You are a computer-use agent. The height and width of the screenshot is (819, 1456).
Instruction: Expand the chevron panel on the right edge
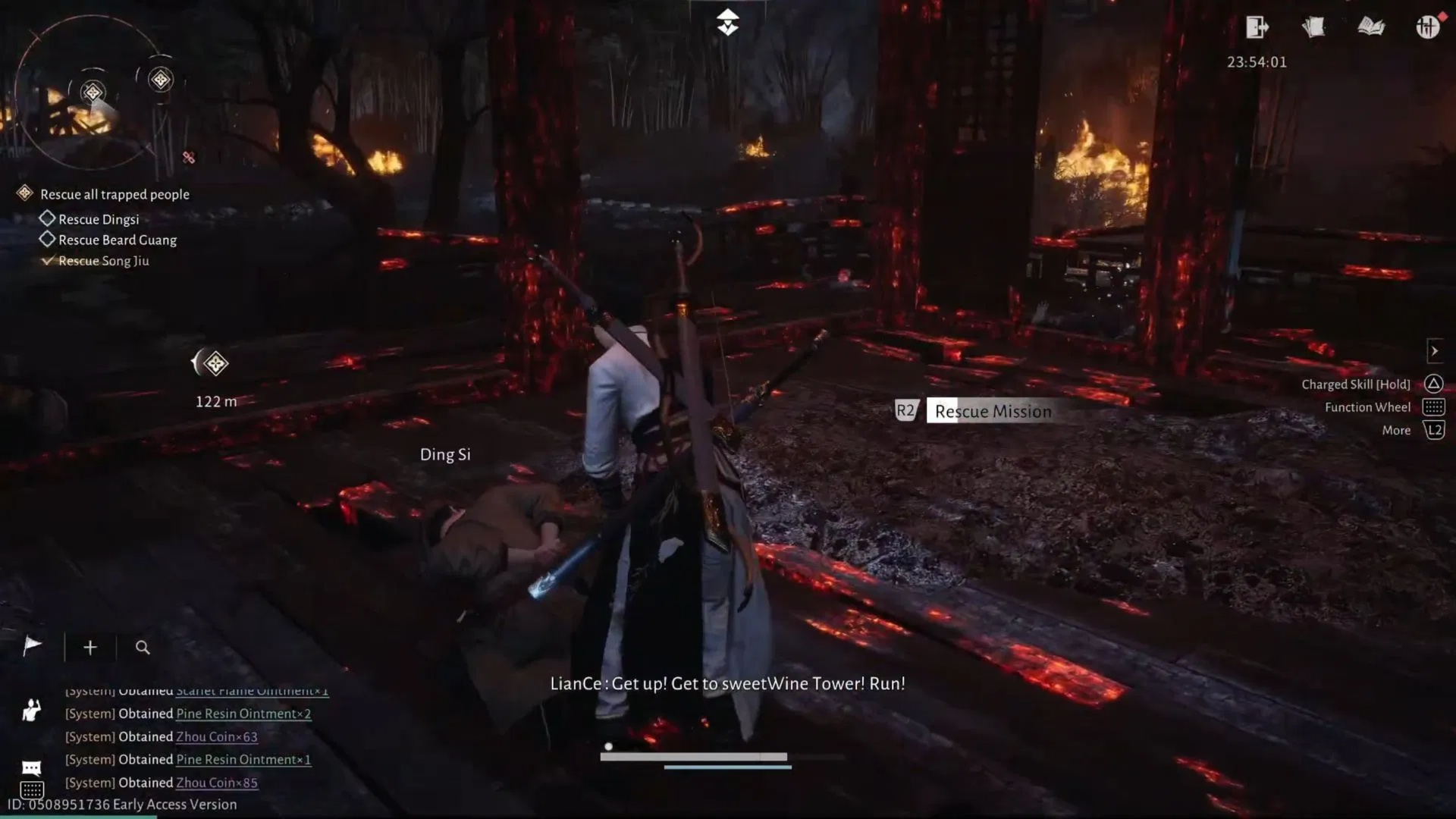pyautogui.click(x=1436, y=350)
